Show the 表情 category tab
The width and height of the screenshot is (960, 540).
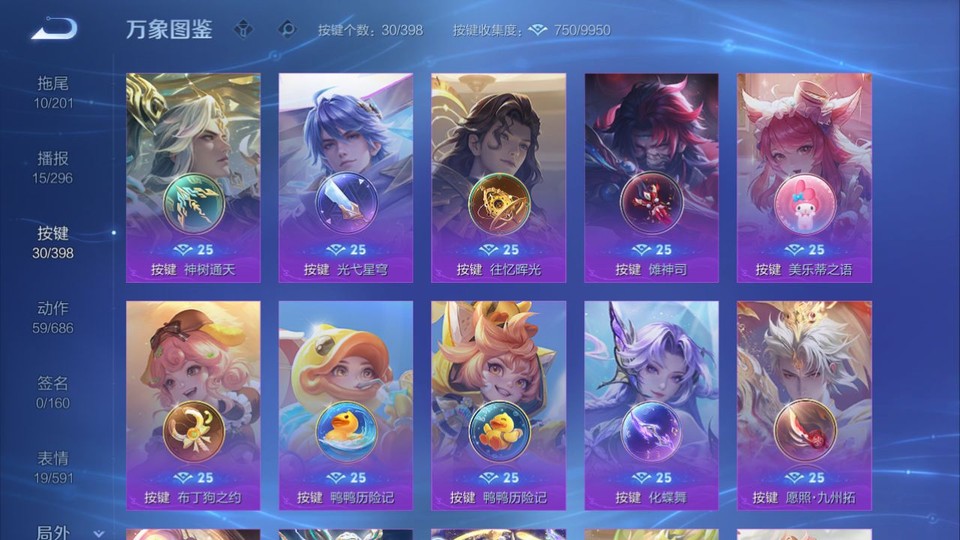pos(53,467)
